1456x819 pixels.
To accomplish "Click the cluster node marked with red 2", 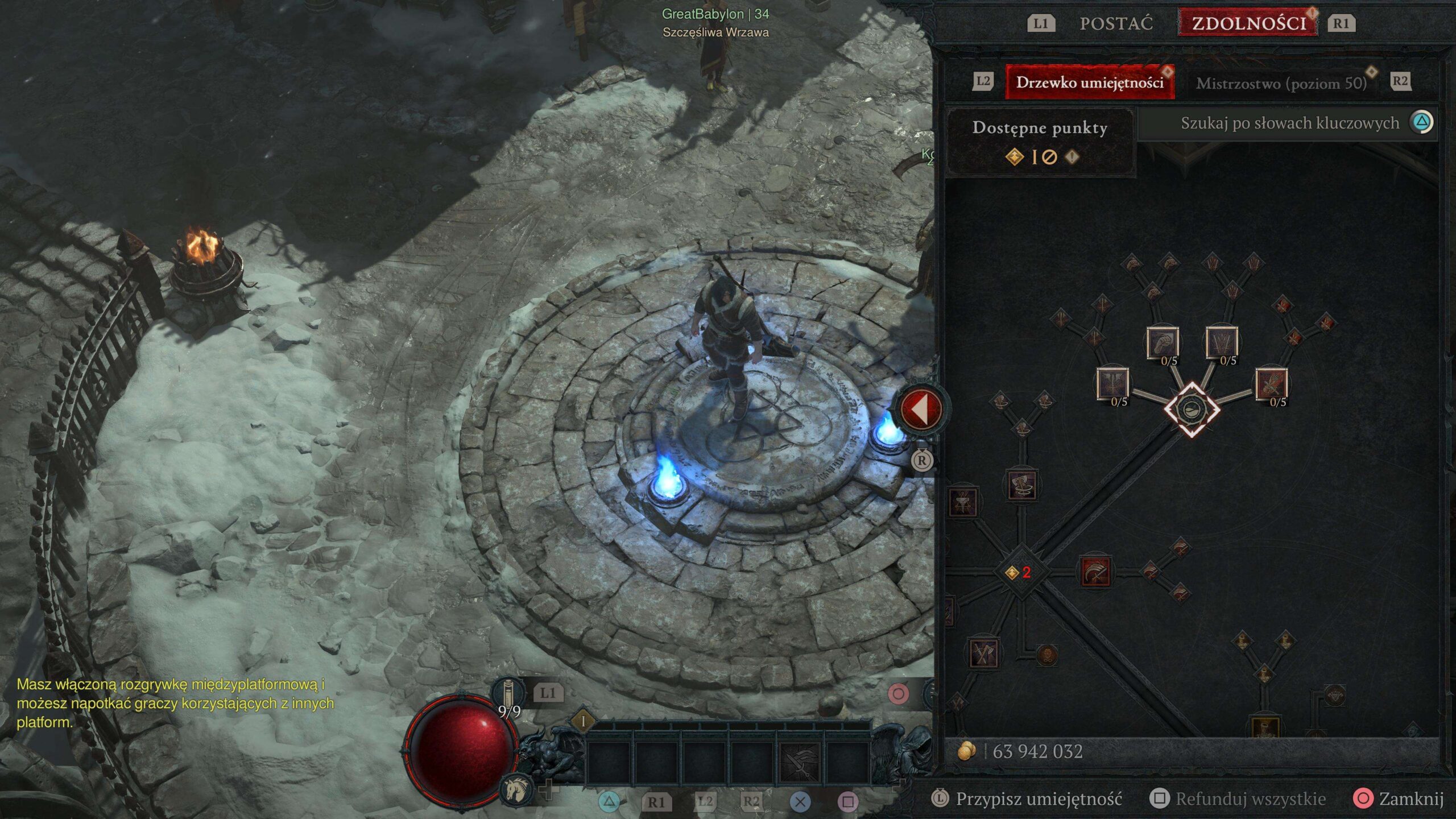I will [1020, 572].
